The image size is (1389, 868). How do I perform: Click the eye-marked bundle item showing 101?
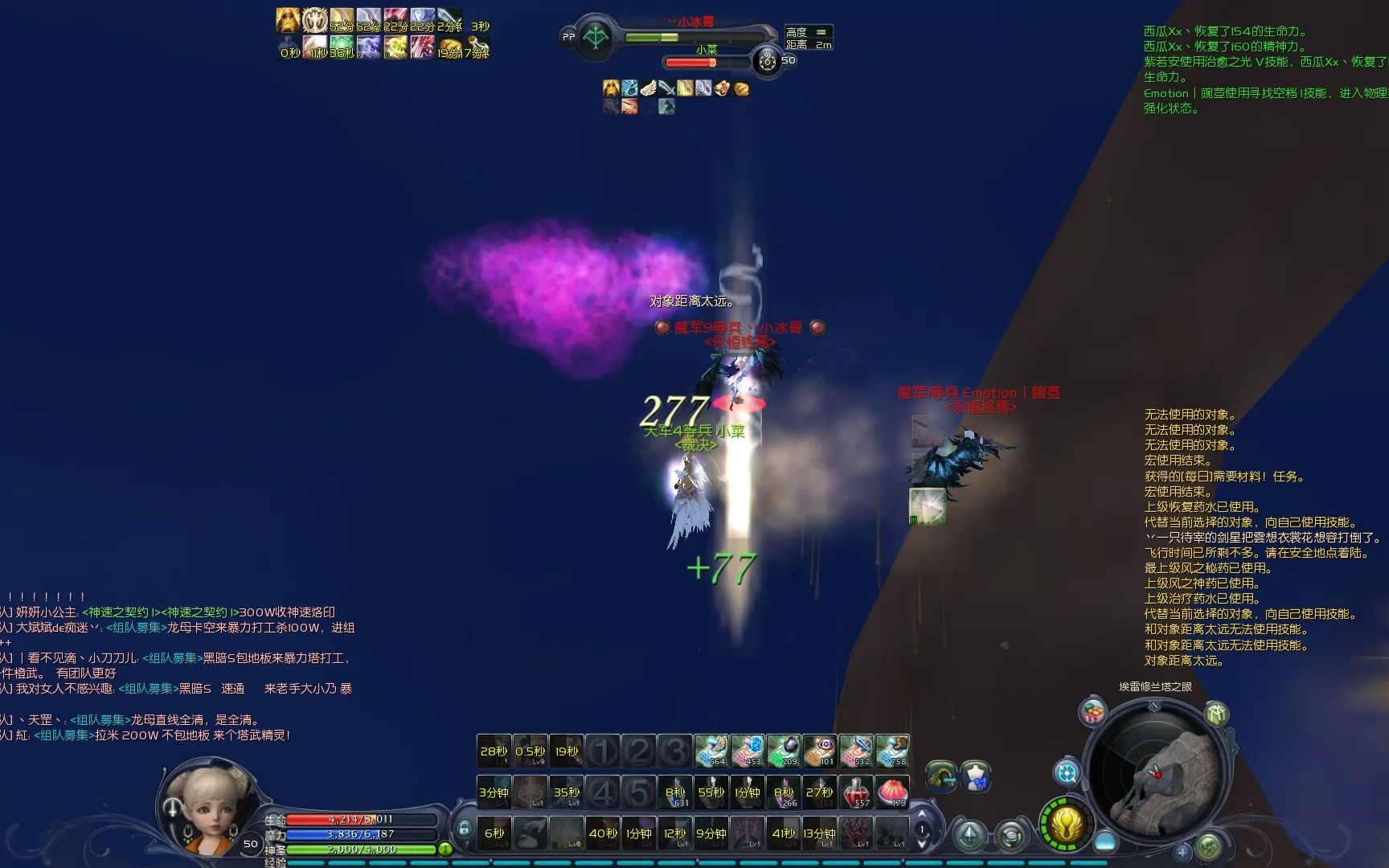(x=821, y=749)
